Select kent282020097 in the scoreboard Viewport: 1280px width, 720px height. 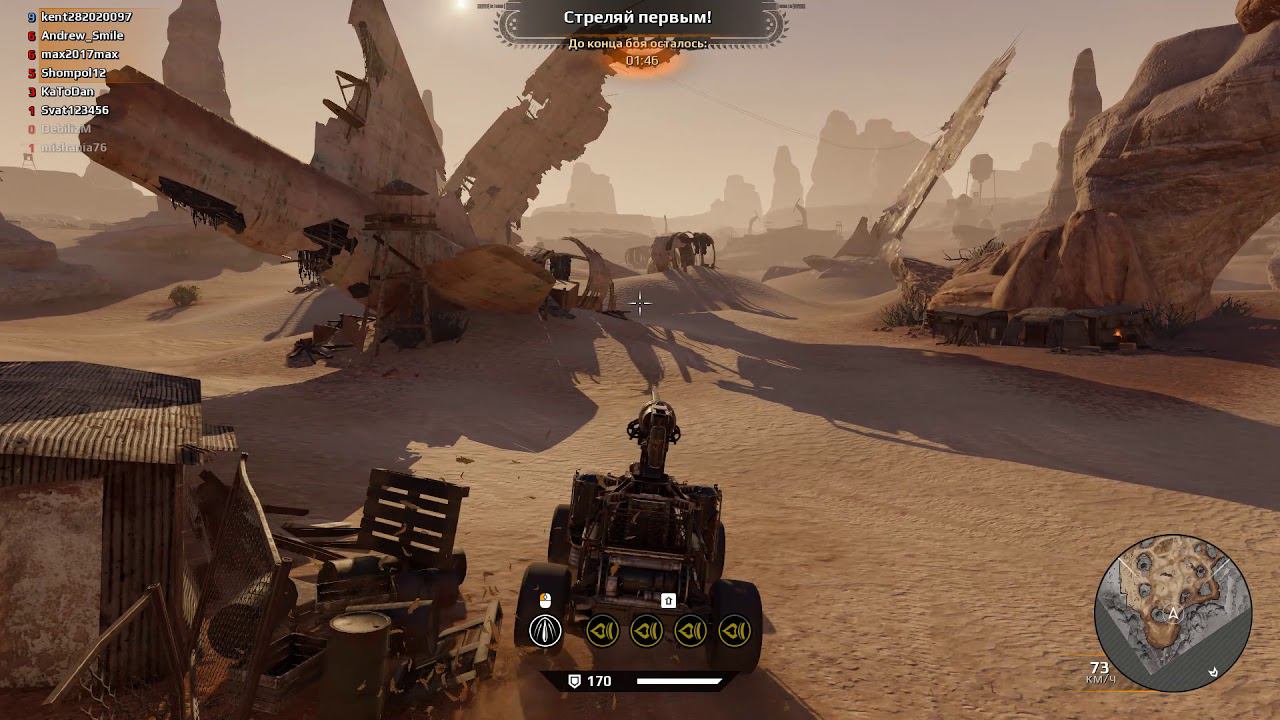click(85, 17)
